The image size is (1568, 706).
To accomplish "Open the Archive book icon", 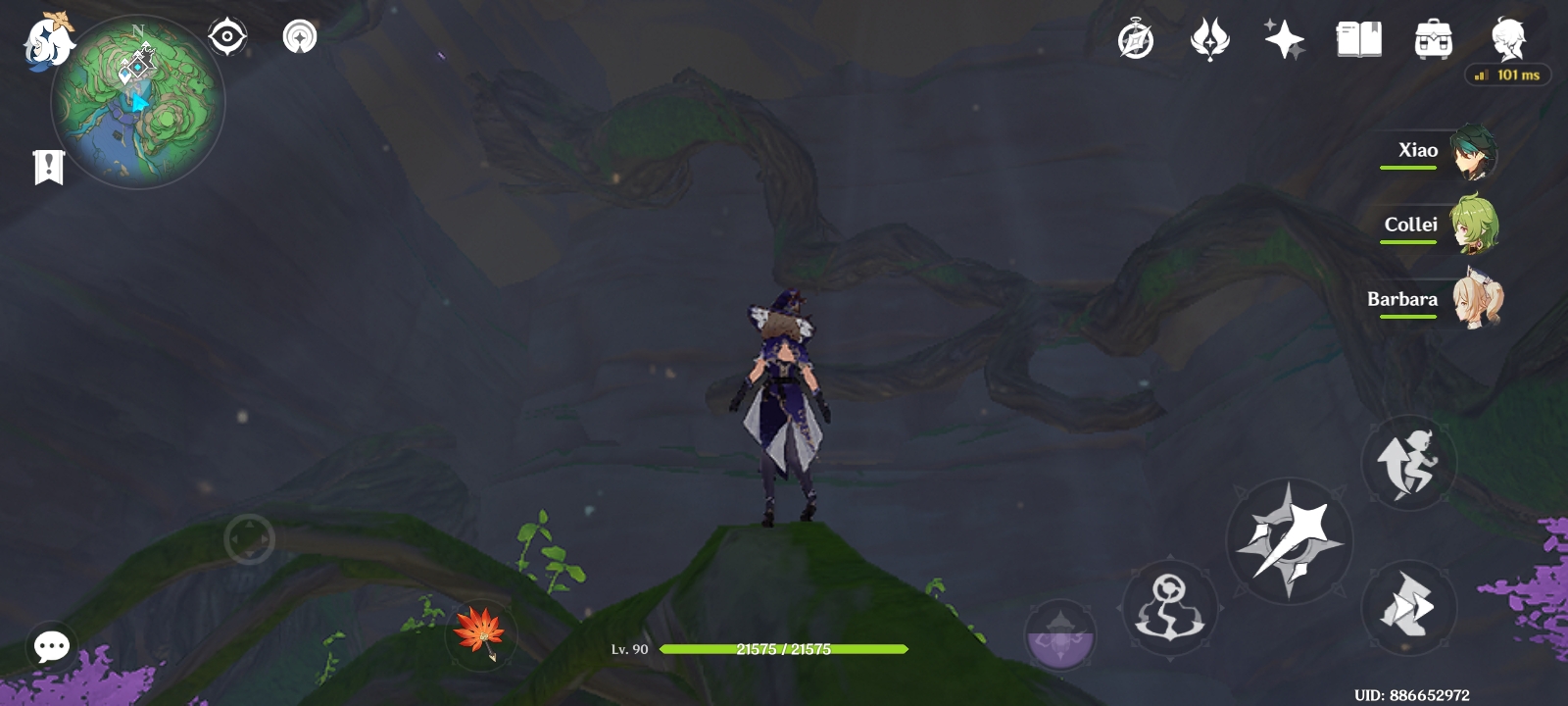I will (1358, 39).
